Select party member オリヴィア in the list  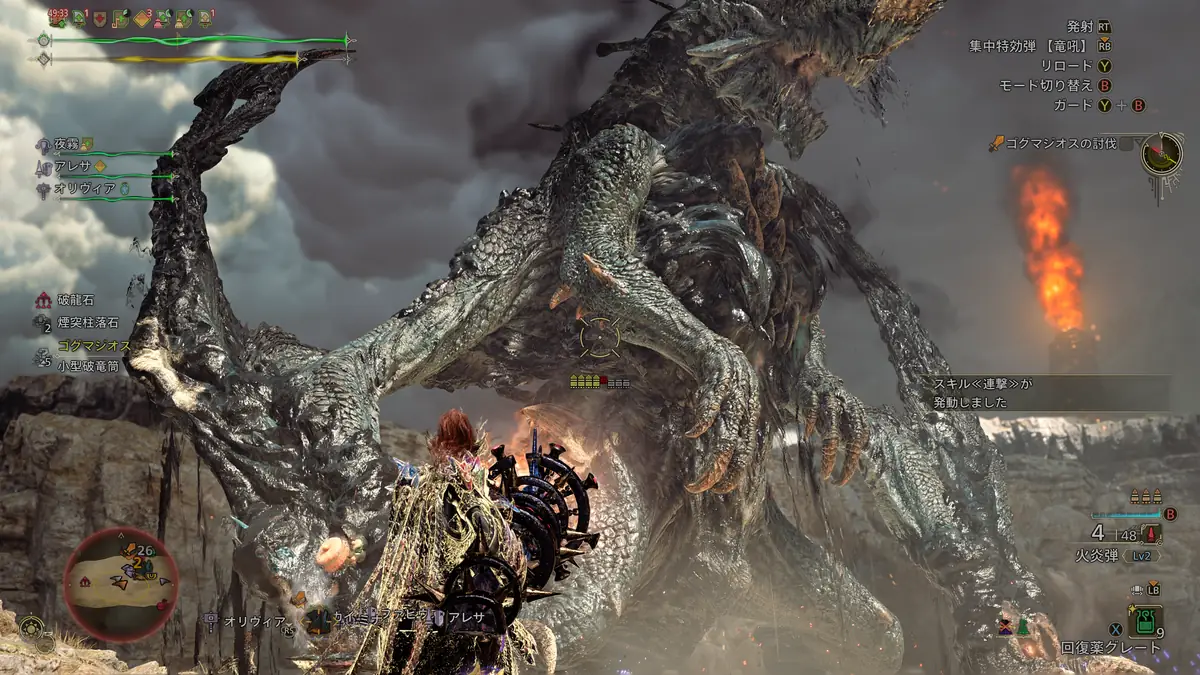coord(79,187)
